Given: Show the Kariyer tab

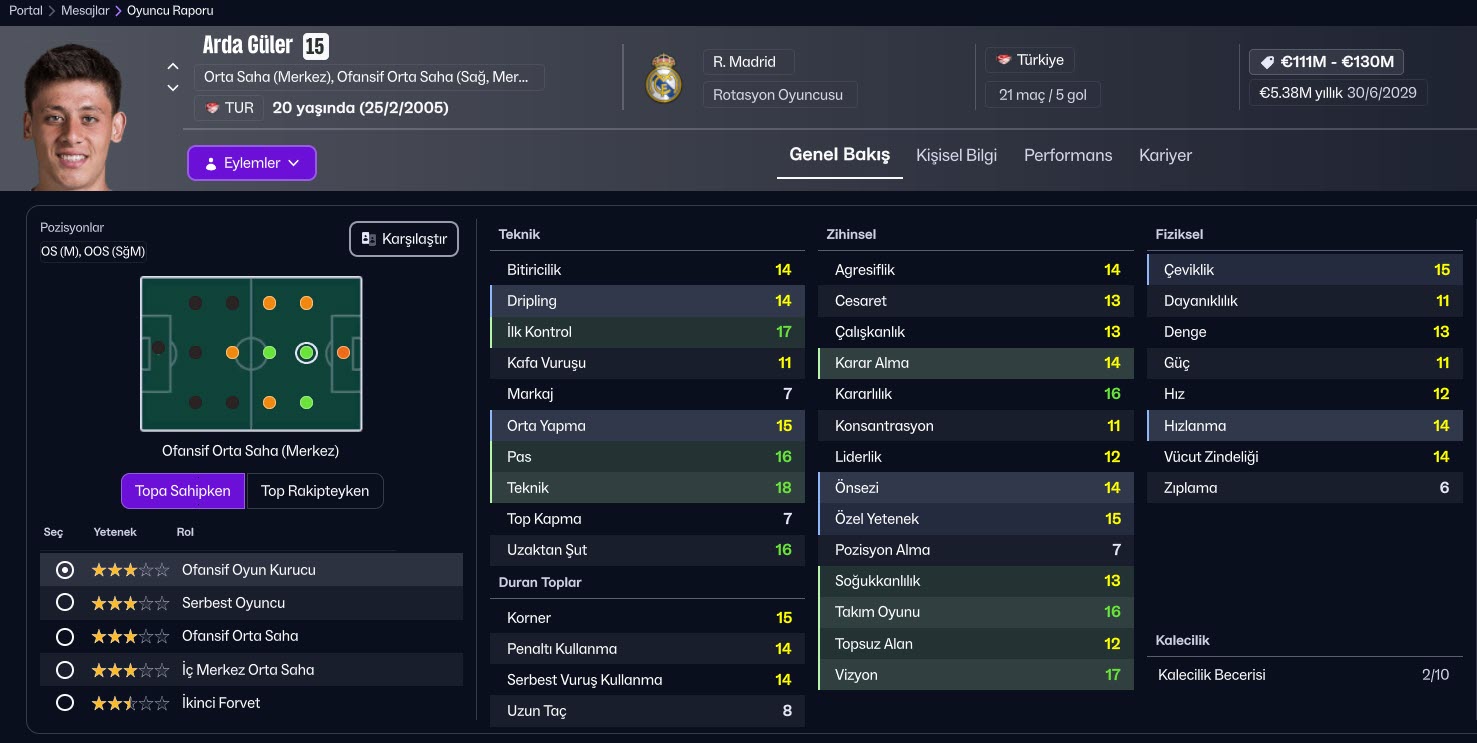Looking at the screenshot, I should pyautogui.click(x=1165, y=155).
